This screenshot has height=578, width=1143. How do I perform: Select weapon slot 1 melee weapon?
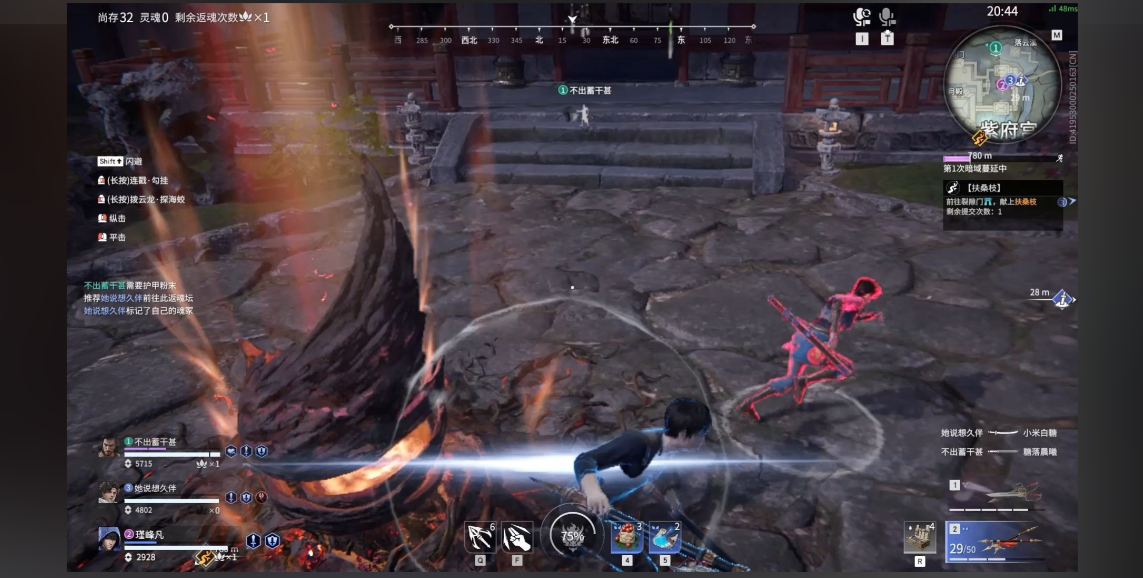[x=997, y=494]
